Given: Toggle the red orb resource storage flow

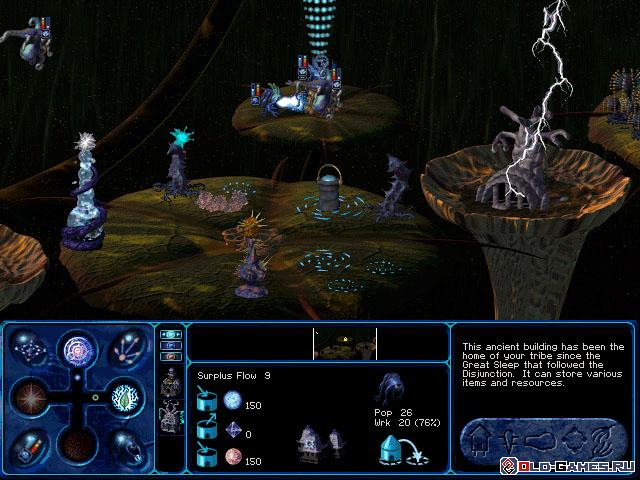Looking at the screenshot, I should point(209,458).
